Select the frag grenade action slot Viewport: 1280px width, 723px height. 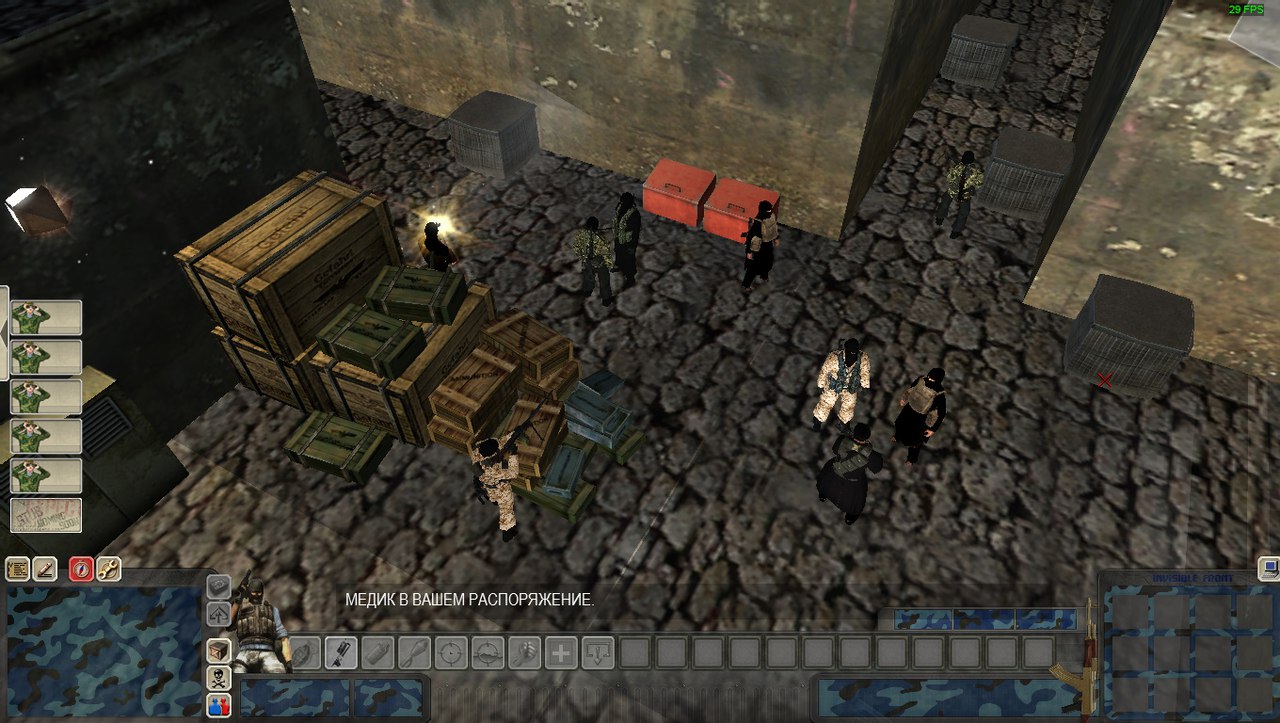coord(305,653)
